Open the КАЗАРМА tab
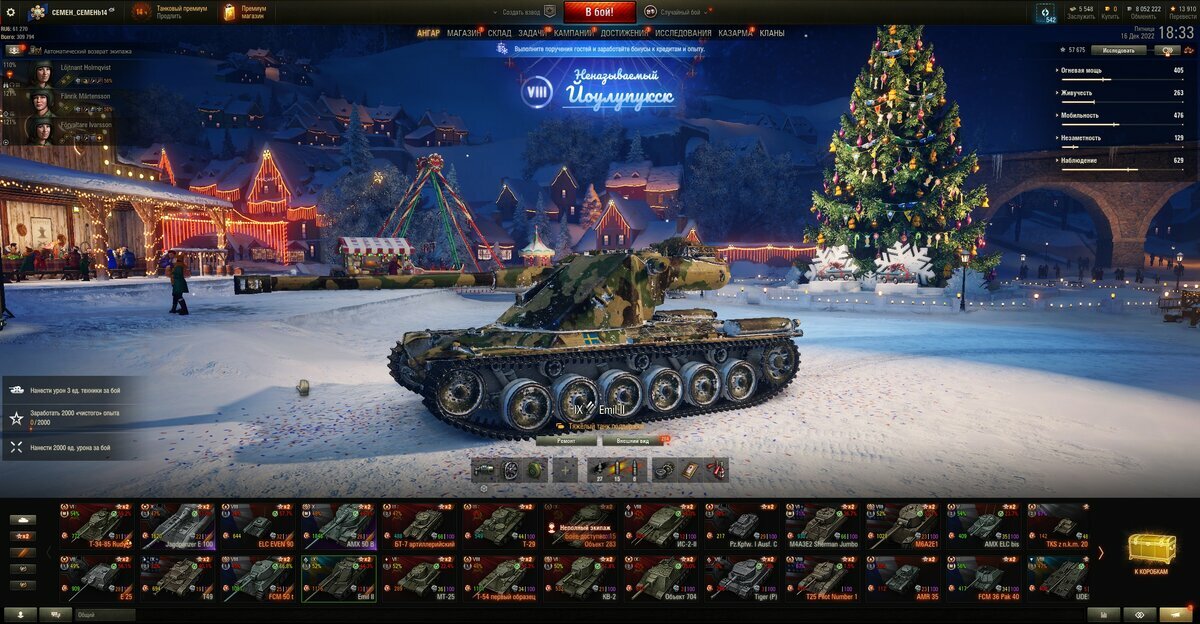Image resolution: width=1200 pixels, height=624 pixels. click(736, 33)
